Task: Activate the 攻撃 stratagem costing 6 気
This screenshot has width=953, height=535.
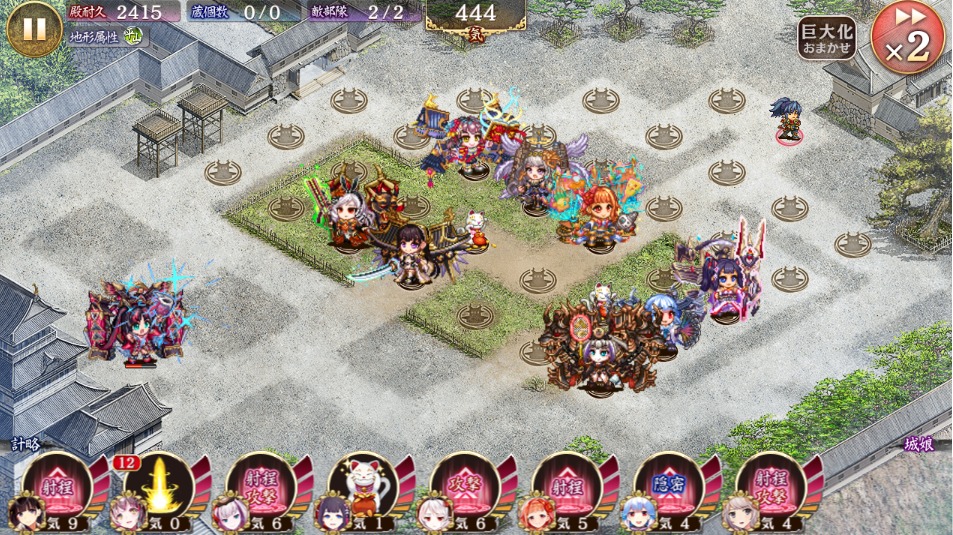Action: tap(465, 485)
